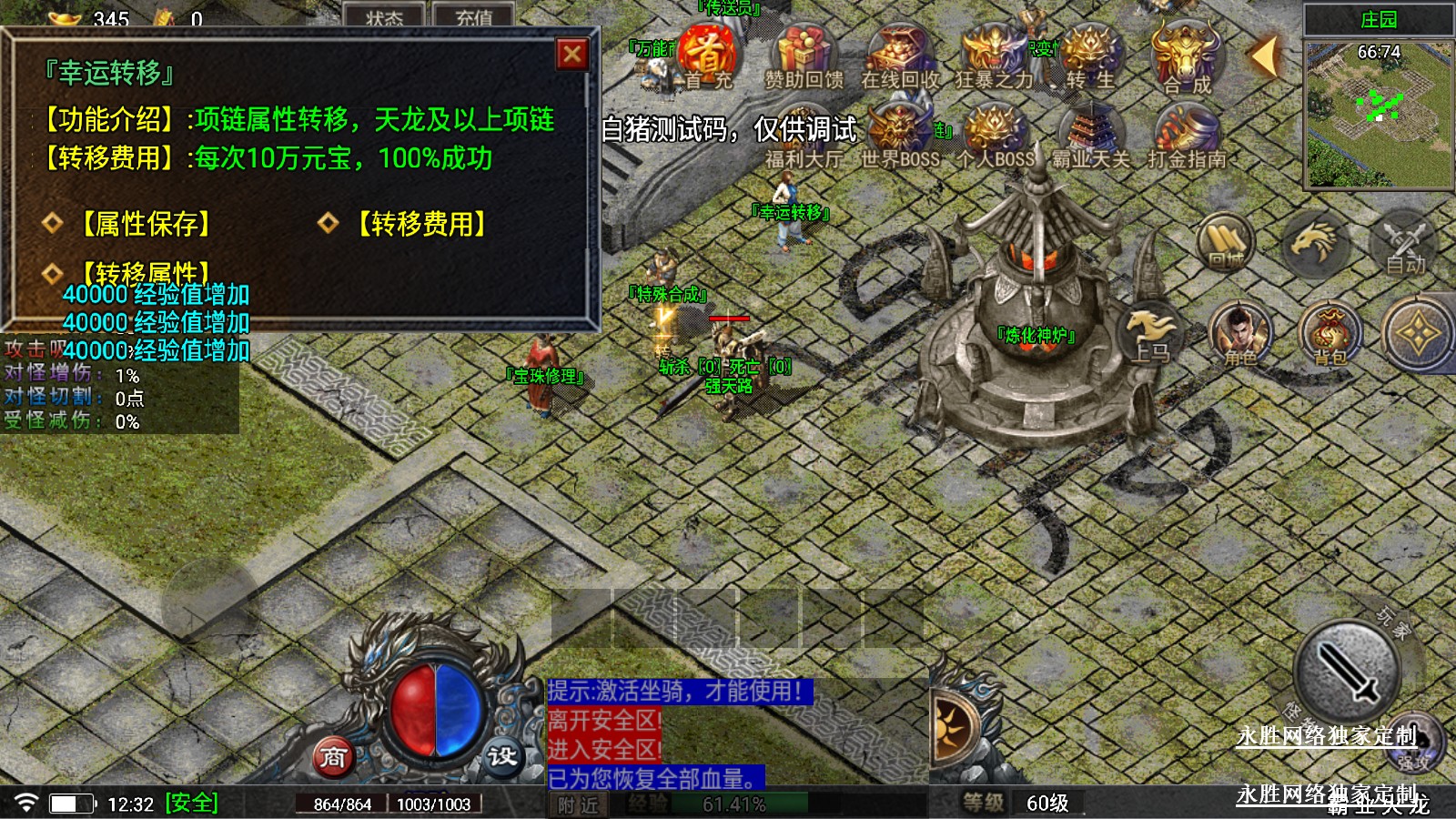The image size is (1456, 819).
Task: Open the 商 shop button
Action: pyautogui.click(x=333, y=756)
